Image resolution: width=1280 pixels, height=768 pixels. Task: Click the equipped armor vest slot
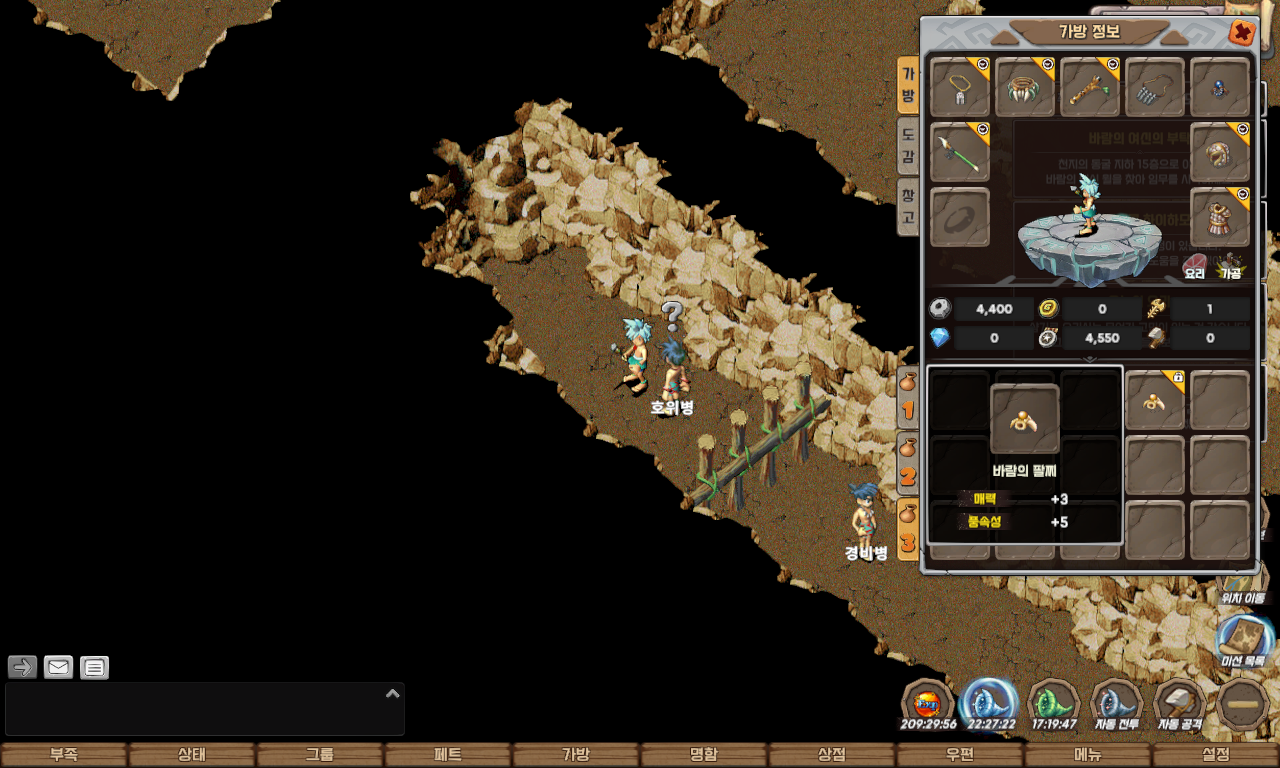[1220, 217]
